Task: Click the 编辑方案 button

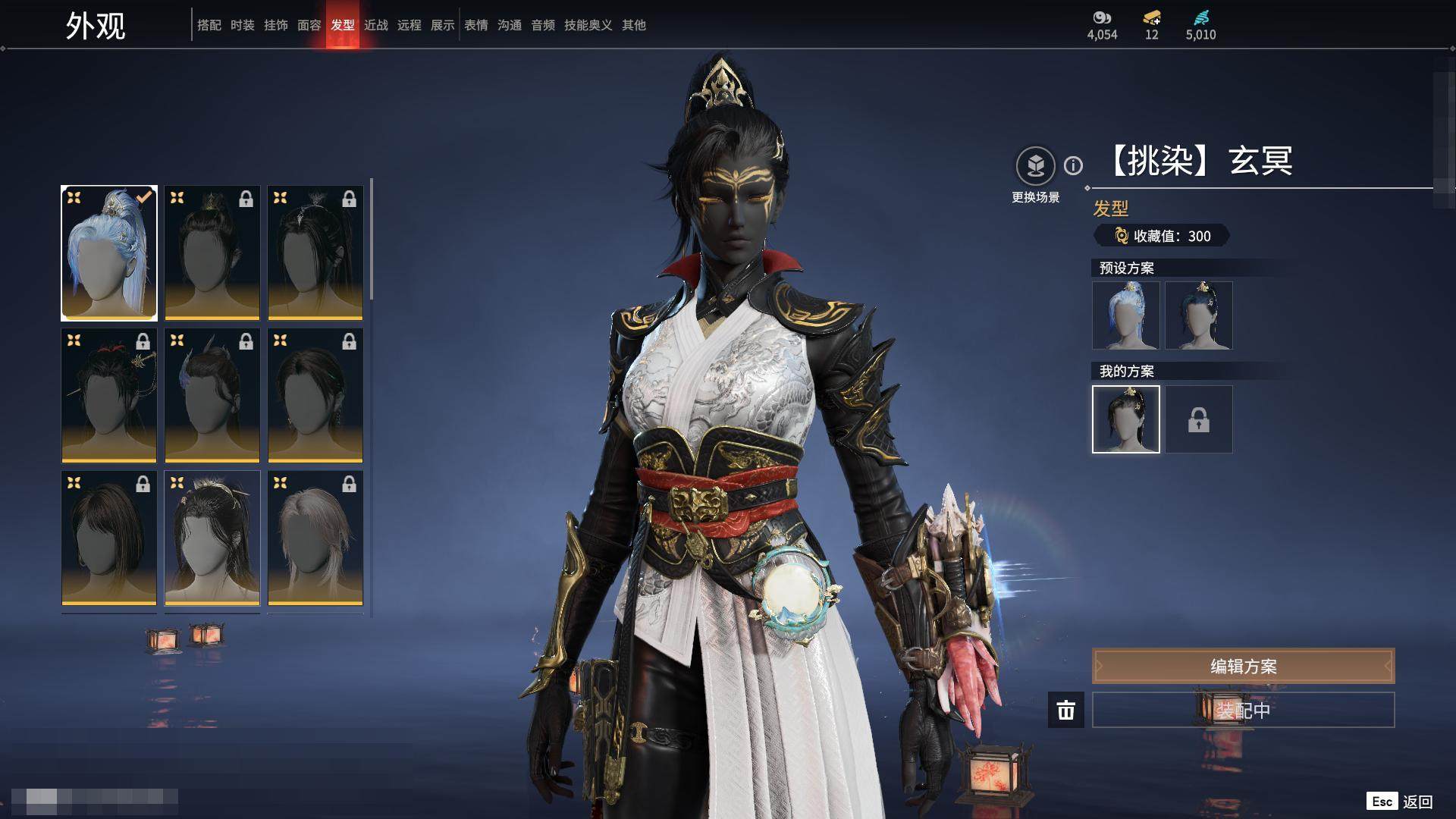Action: point(1243,666)
